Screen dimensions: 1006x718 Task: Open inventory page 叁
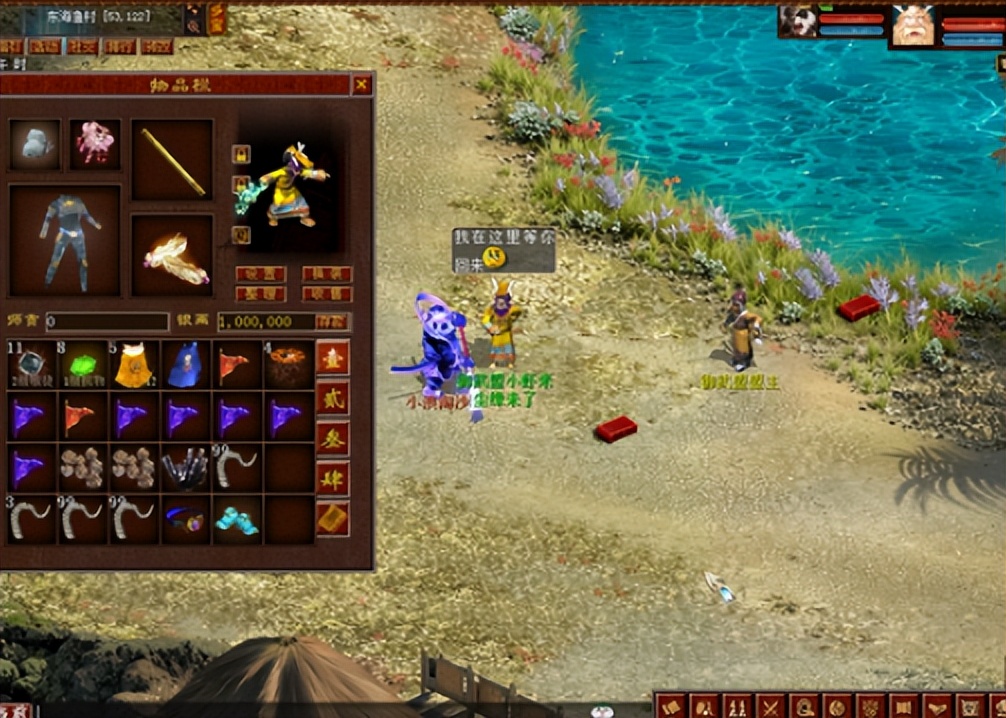click(333, 439)
